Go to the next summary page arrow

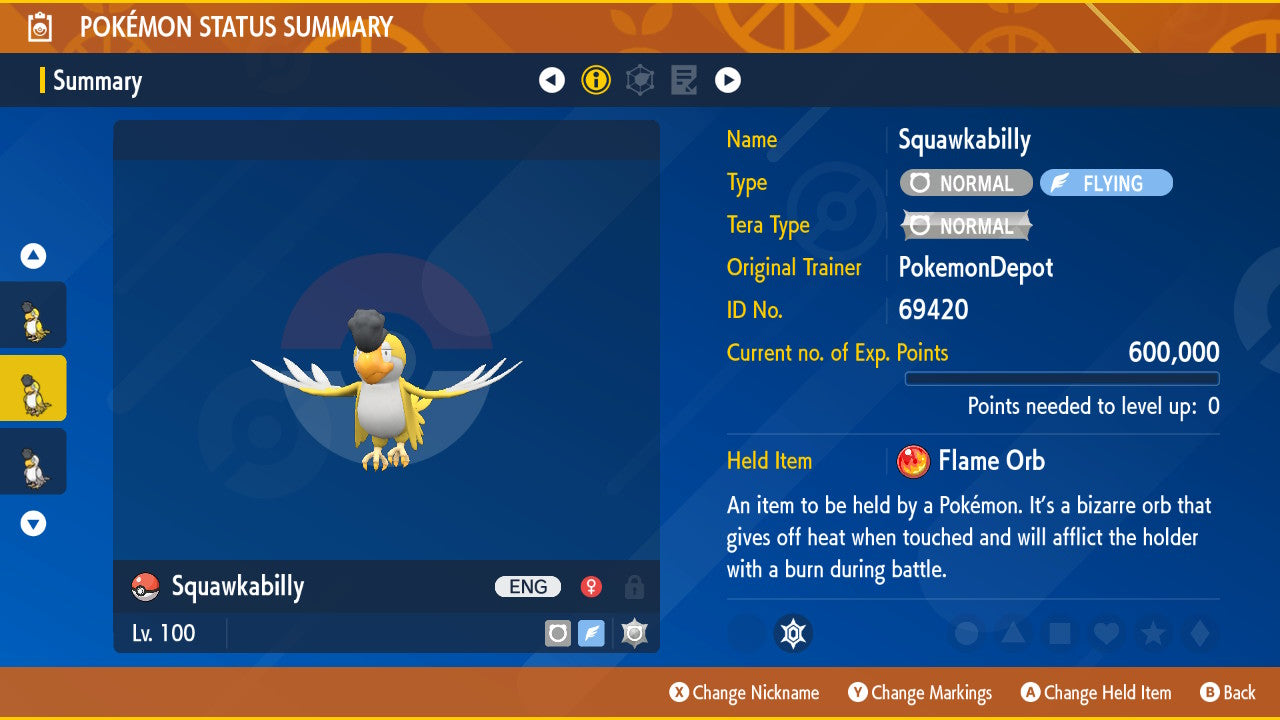728,80
